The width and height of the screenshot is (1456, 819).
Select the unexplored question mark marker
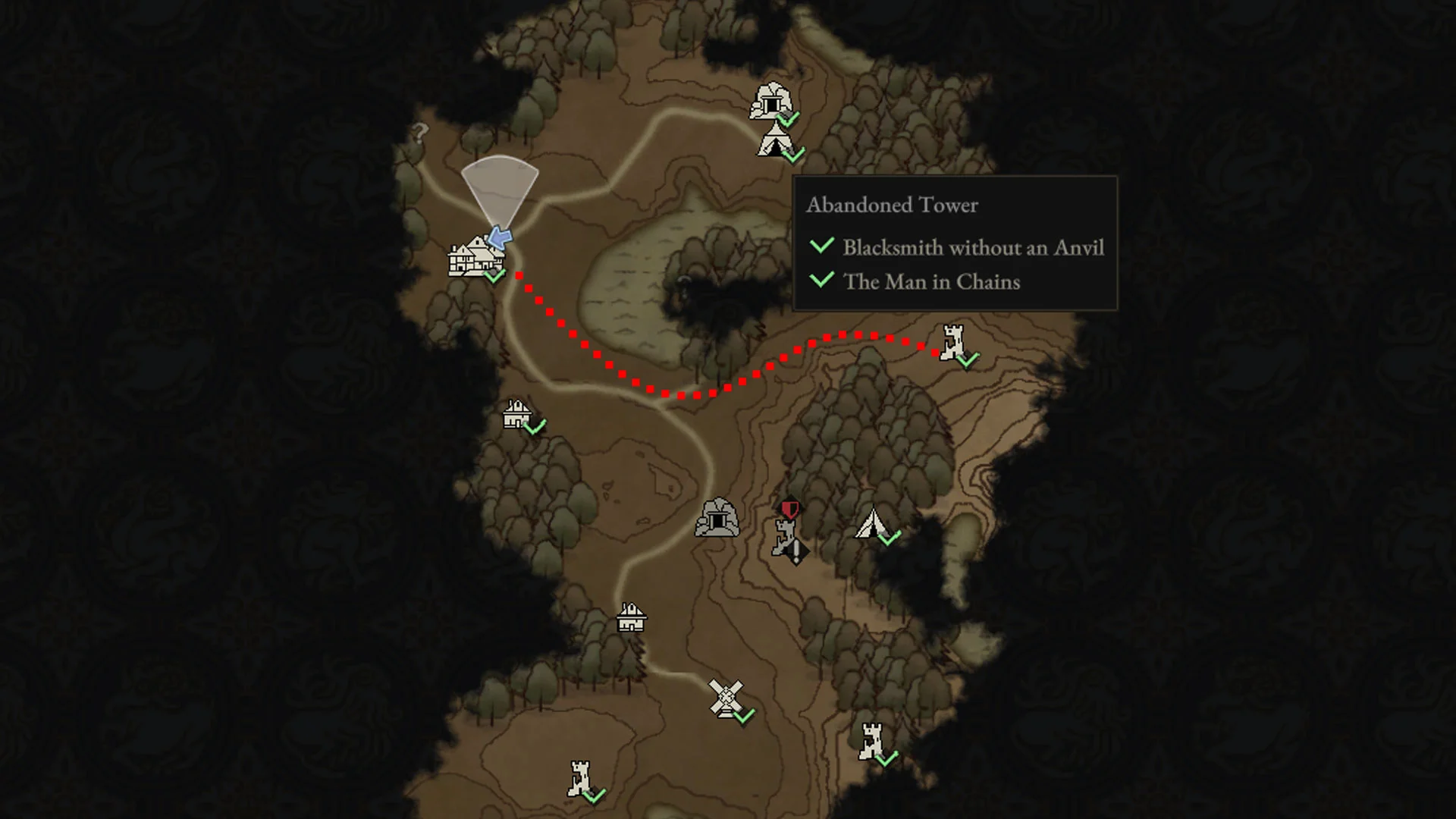tap(419, 133)
